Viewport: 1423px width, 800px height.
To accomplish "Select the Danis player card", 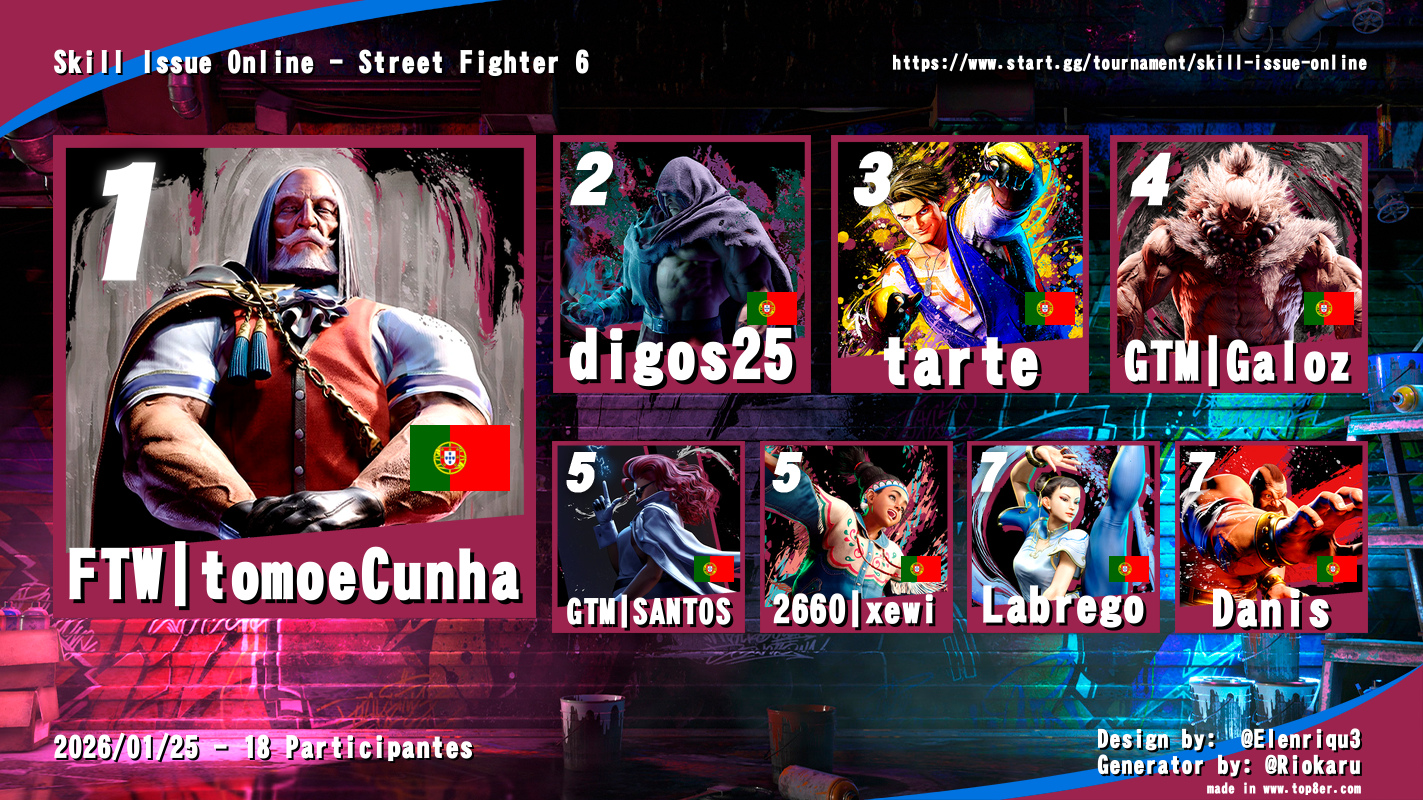I will click(x=1271, y=537).
